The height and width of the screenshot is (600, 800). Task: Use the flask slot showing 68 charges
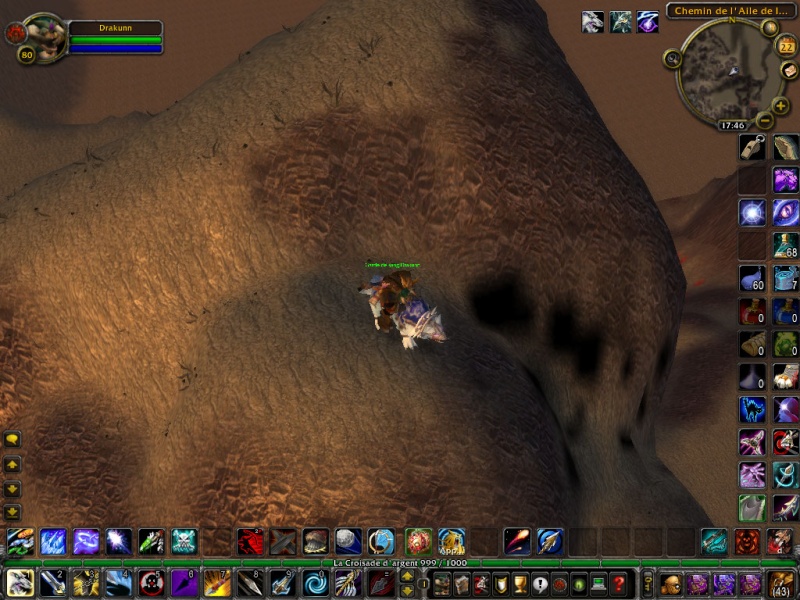[x=786, y=245]
